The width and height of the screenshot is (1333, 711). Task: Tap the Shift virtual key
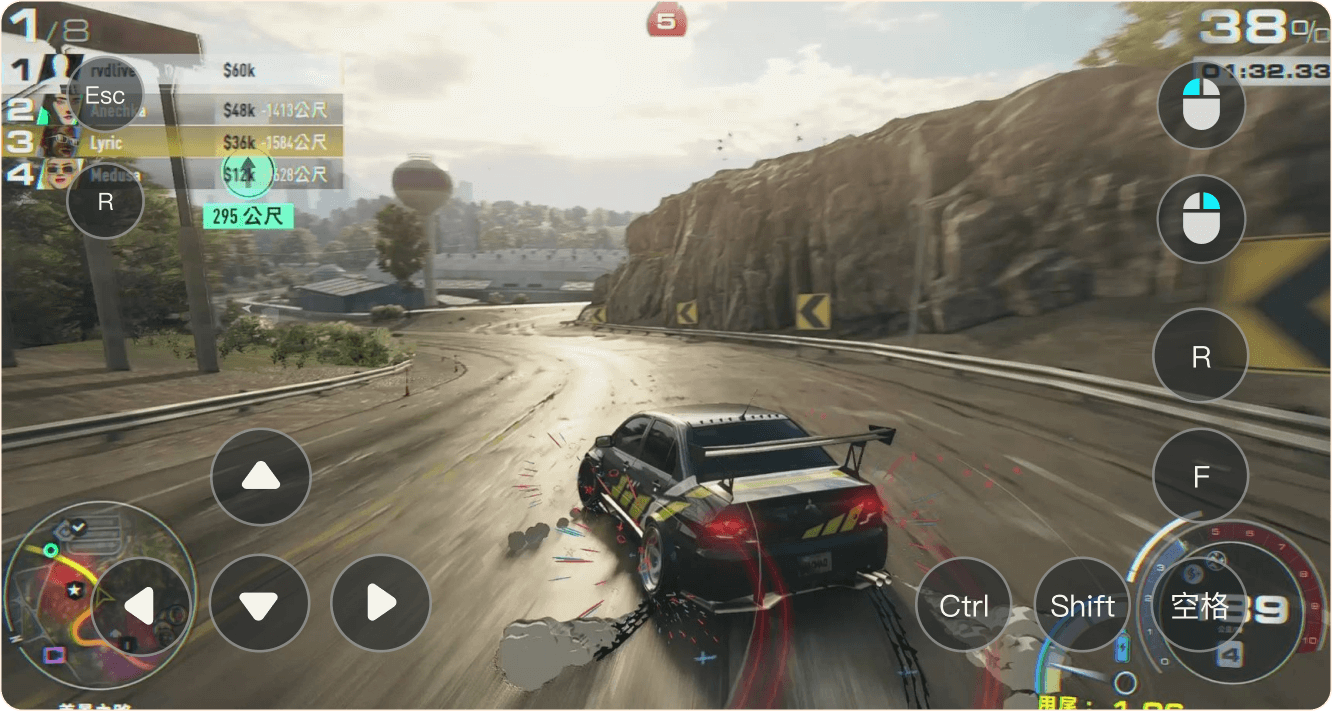[x=1082, y=605]
